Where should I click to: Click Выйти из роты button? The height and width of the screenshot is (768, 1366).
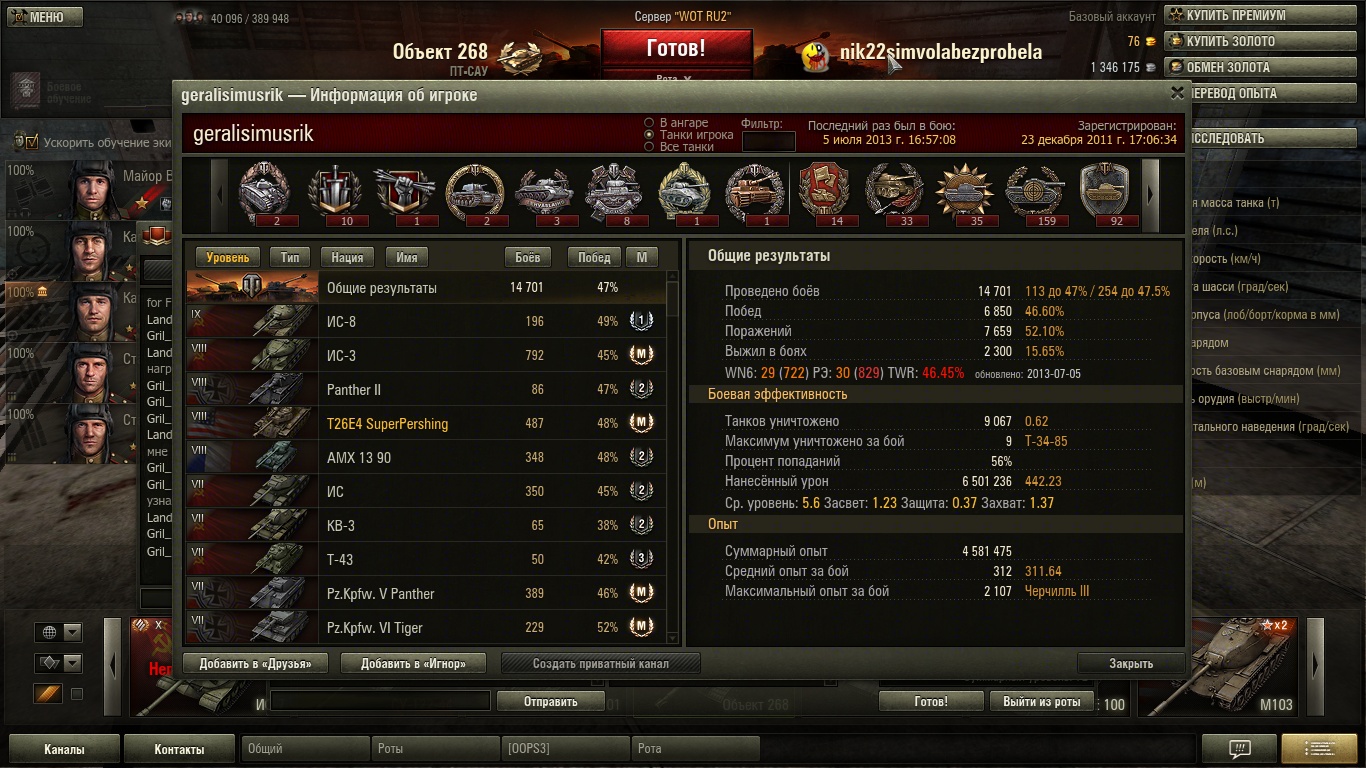tap(1041, 702)
